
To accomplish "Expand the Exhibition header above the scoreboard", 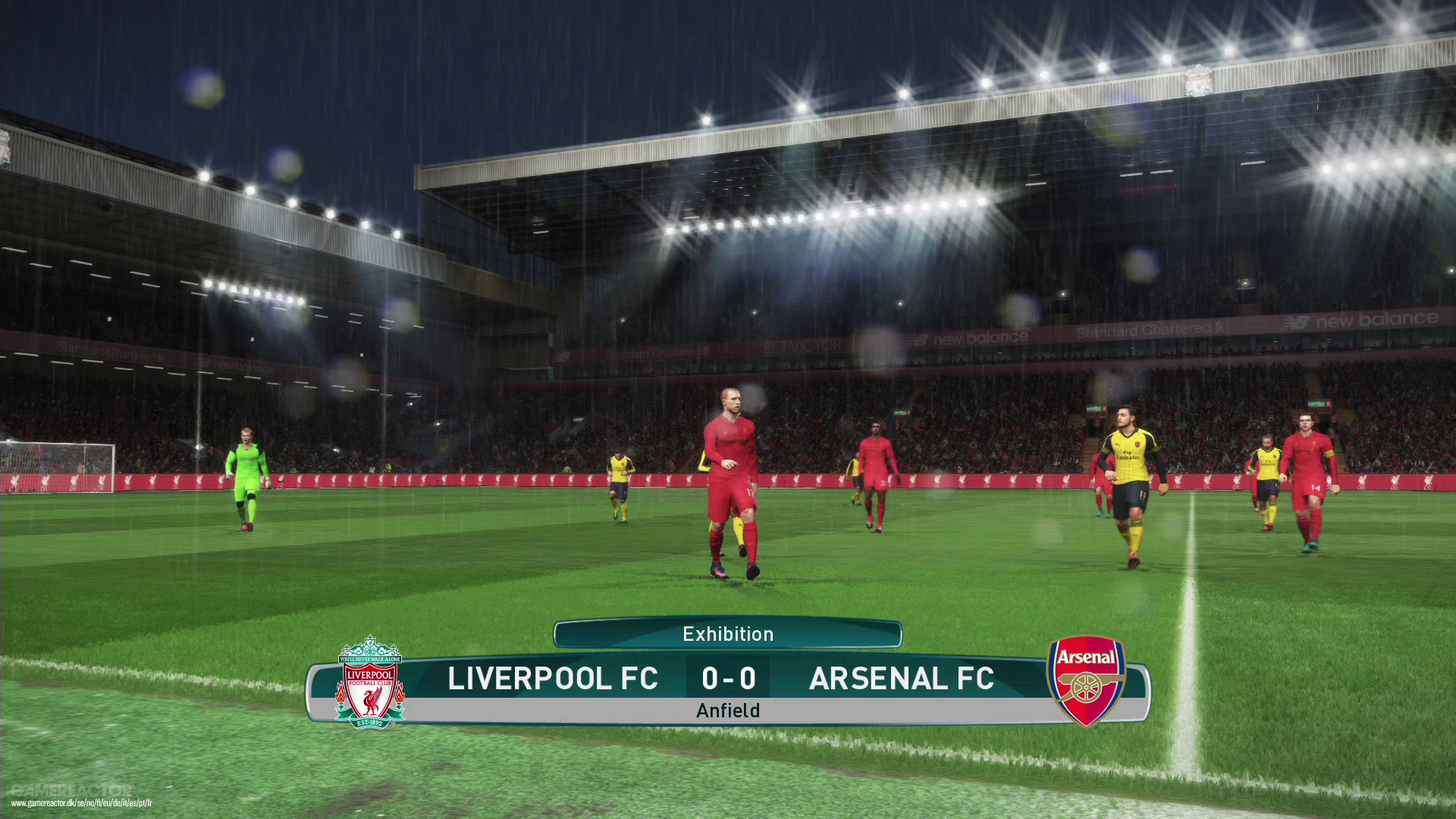I will pyautogui.click(x=727, y=634).
